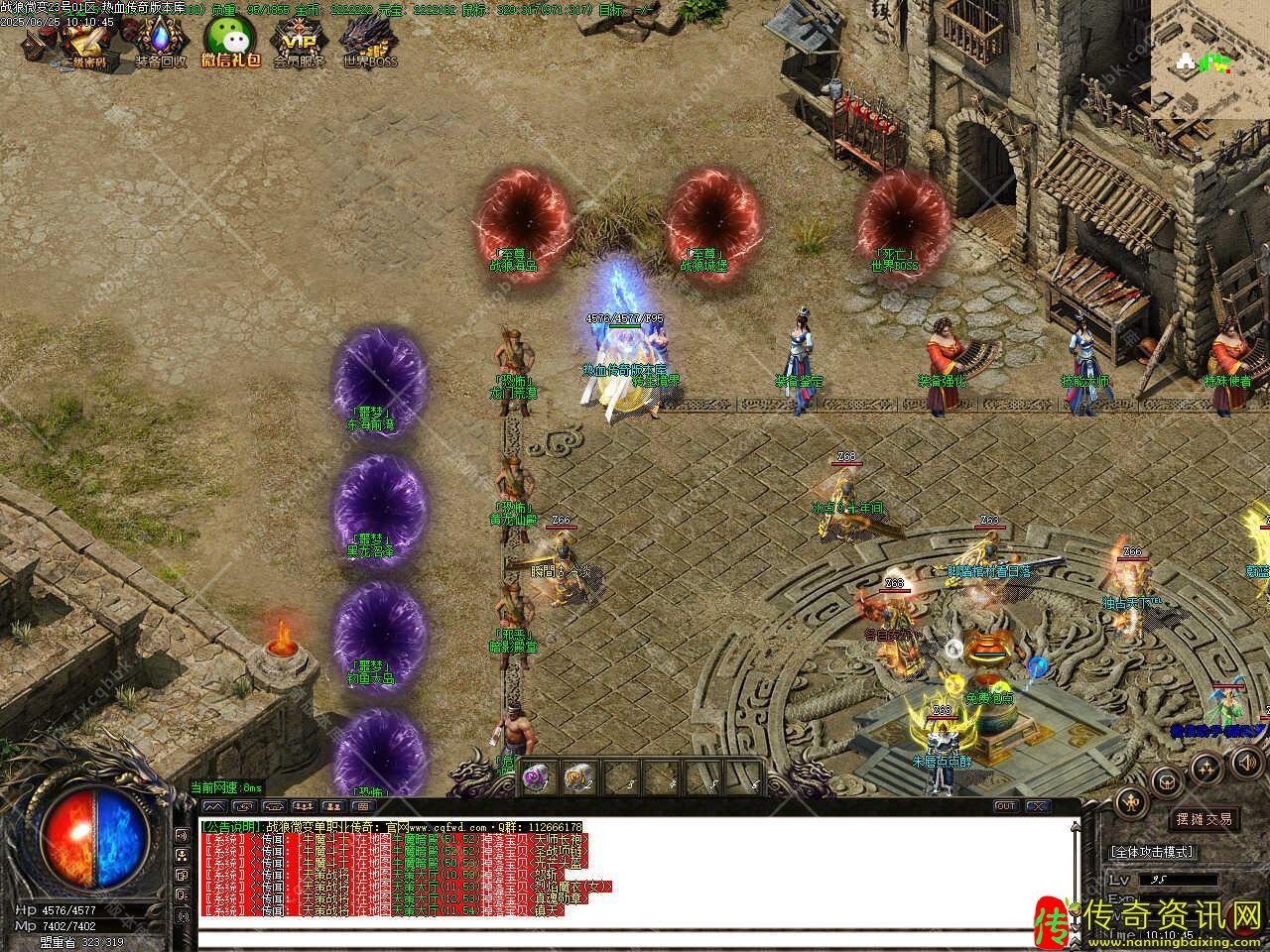Screen dimensions: 1270x952
Task: Click the chat text input field
Action: tap(635, 938)
